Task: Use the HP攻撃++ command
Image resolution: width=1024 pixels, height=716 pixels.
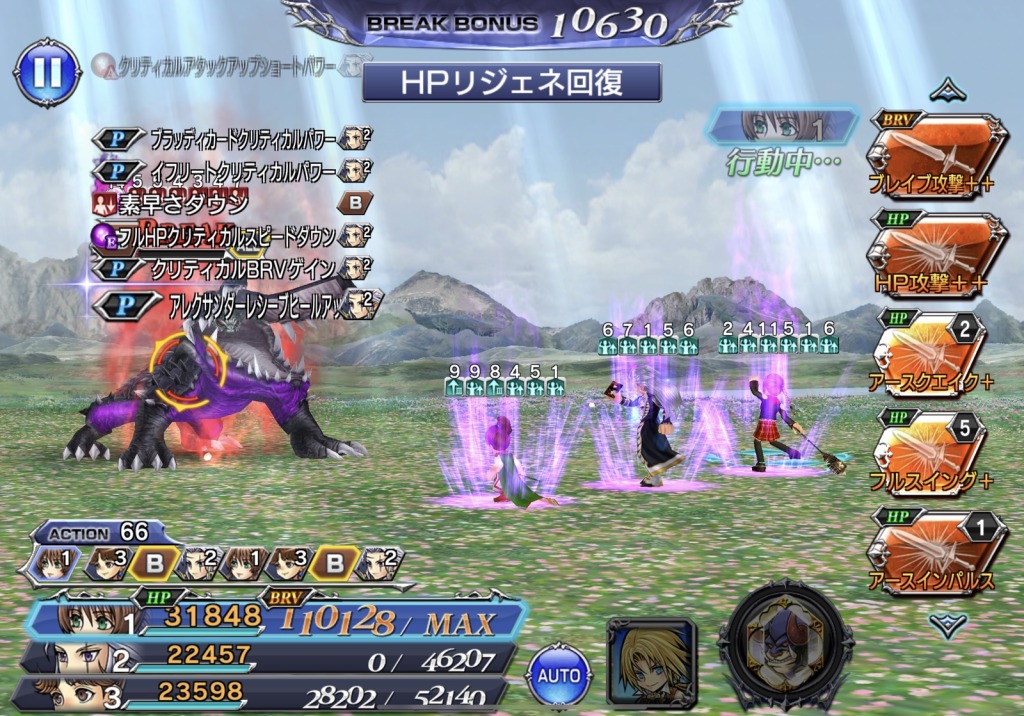Action: [x=937, y=254]
